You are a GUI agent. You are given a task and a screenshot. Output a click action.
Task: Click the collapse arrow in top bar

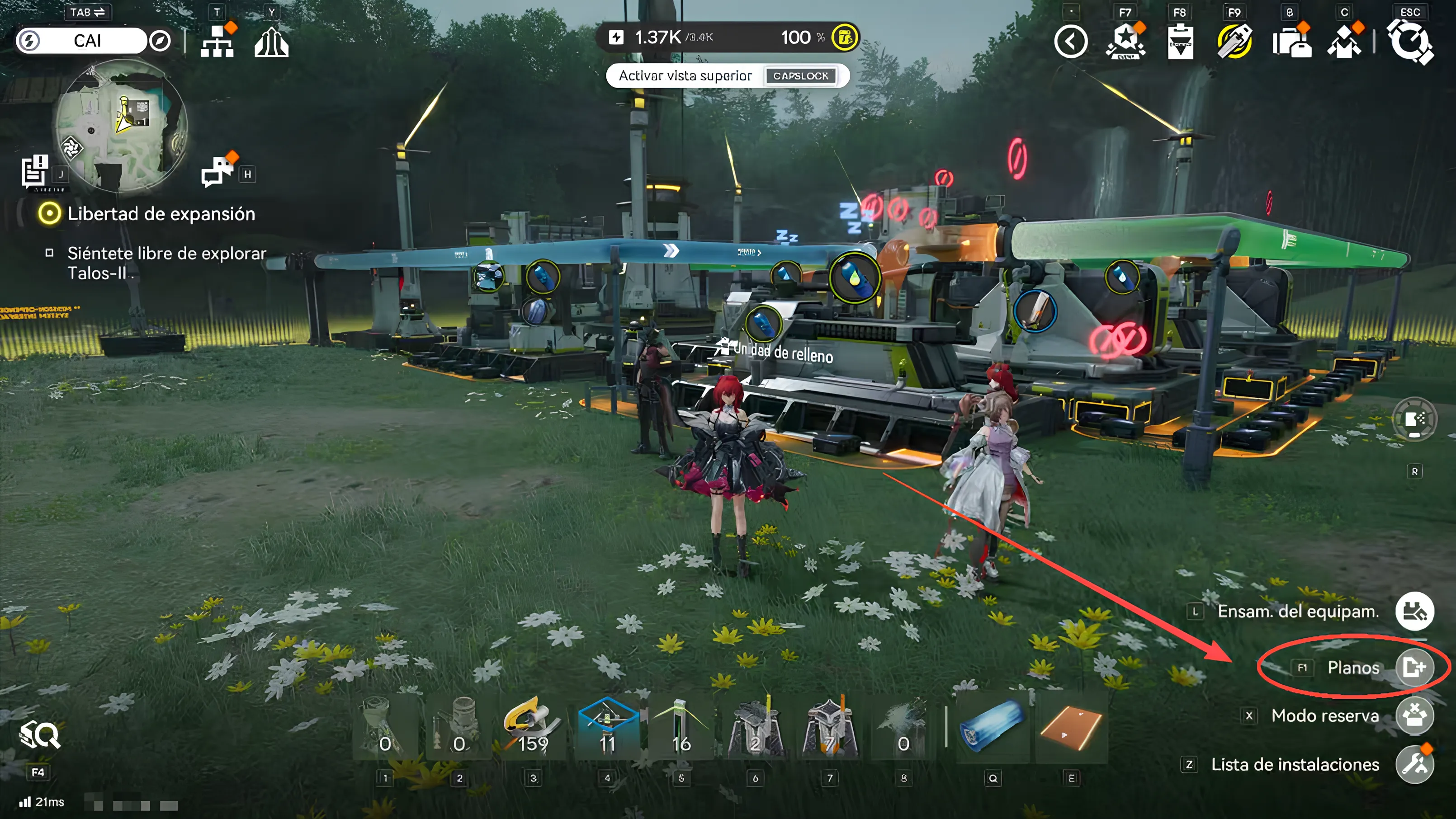coord(1071,42)
